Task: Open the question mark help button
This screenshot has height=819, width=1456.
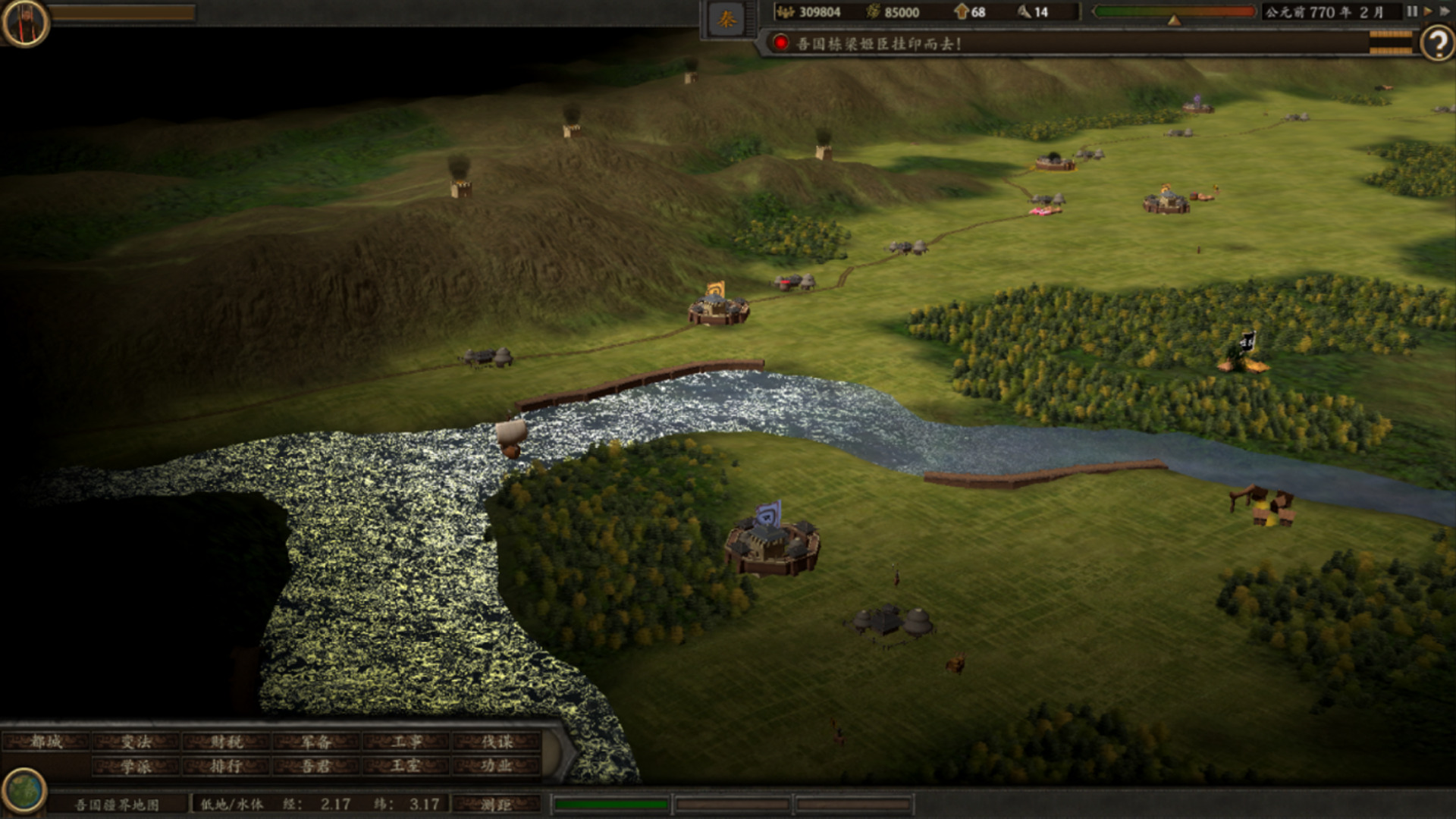Action: pyautogui.click(x=1436, y=44)
